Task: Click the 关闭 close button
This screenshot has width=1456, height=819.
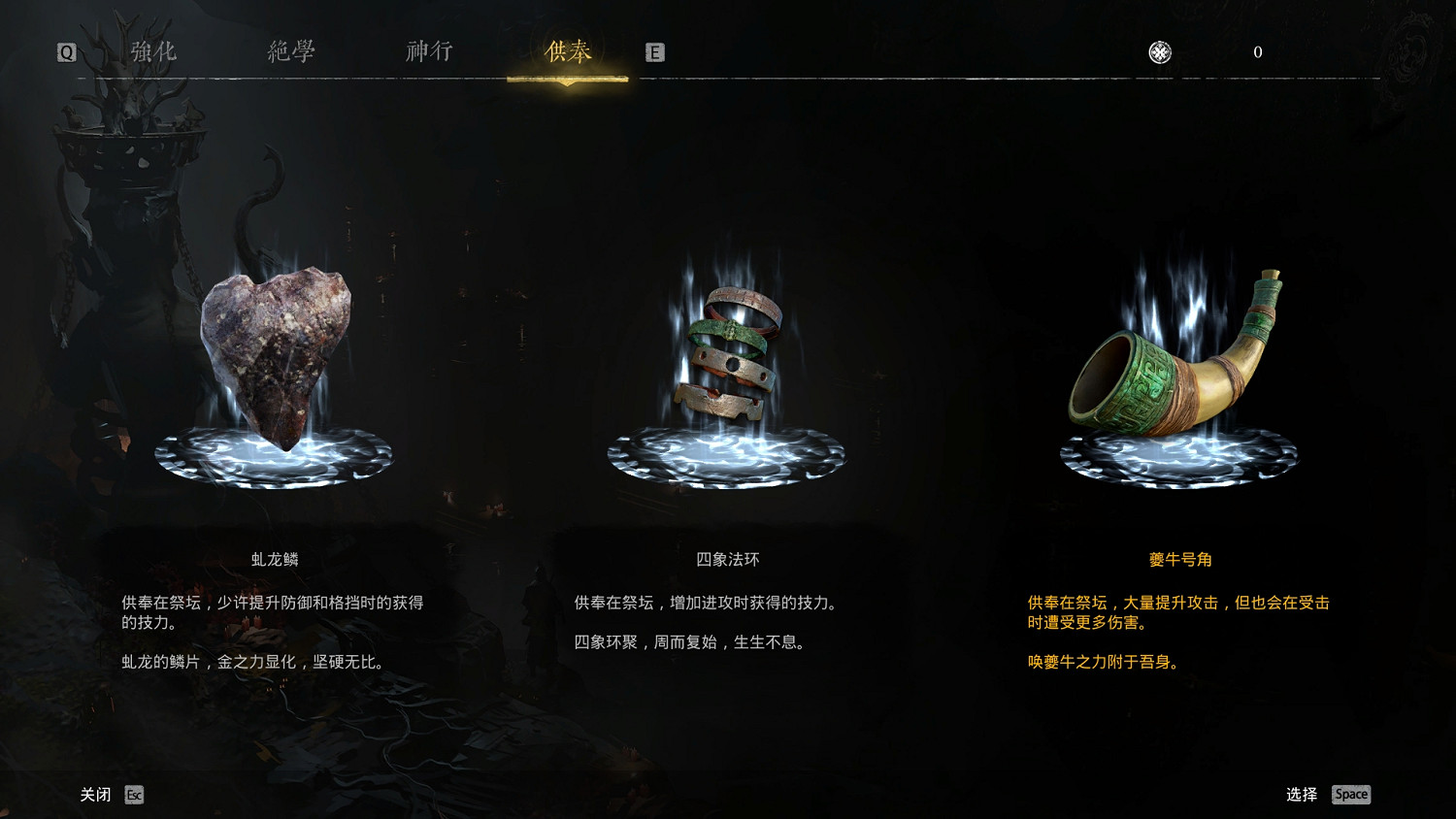Action: pyautogui.click(x=95, y=794)
